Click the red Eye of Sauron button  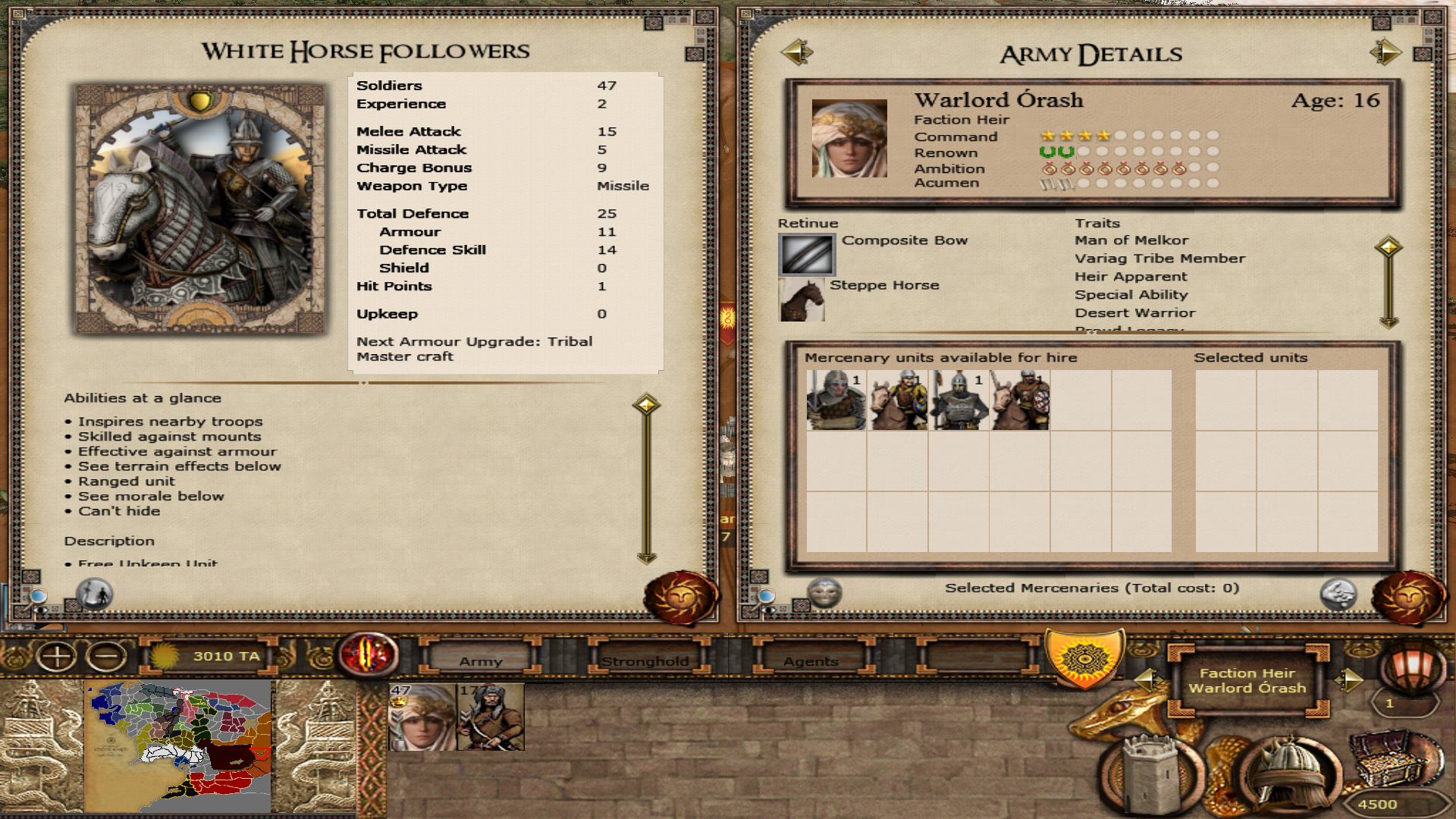(x=369, y=654)
